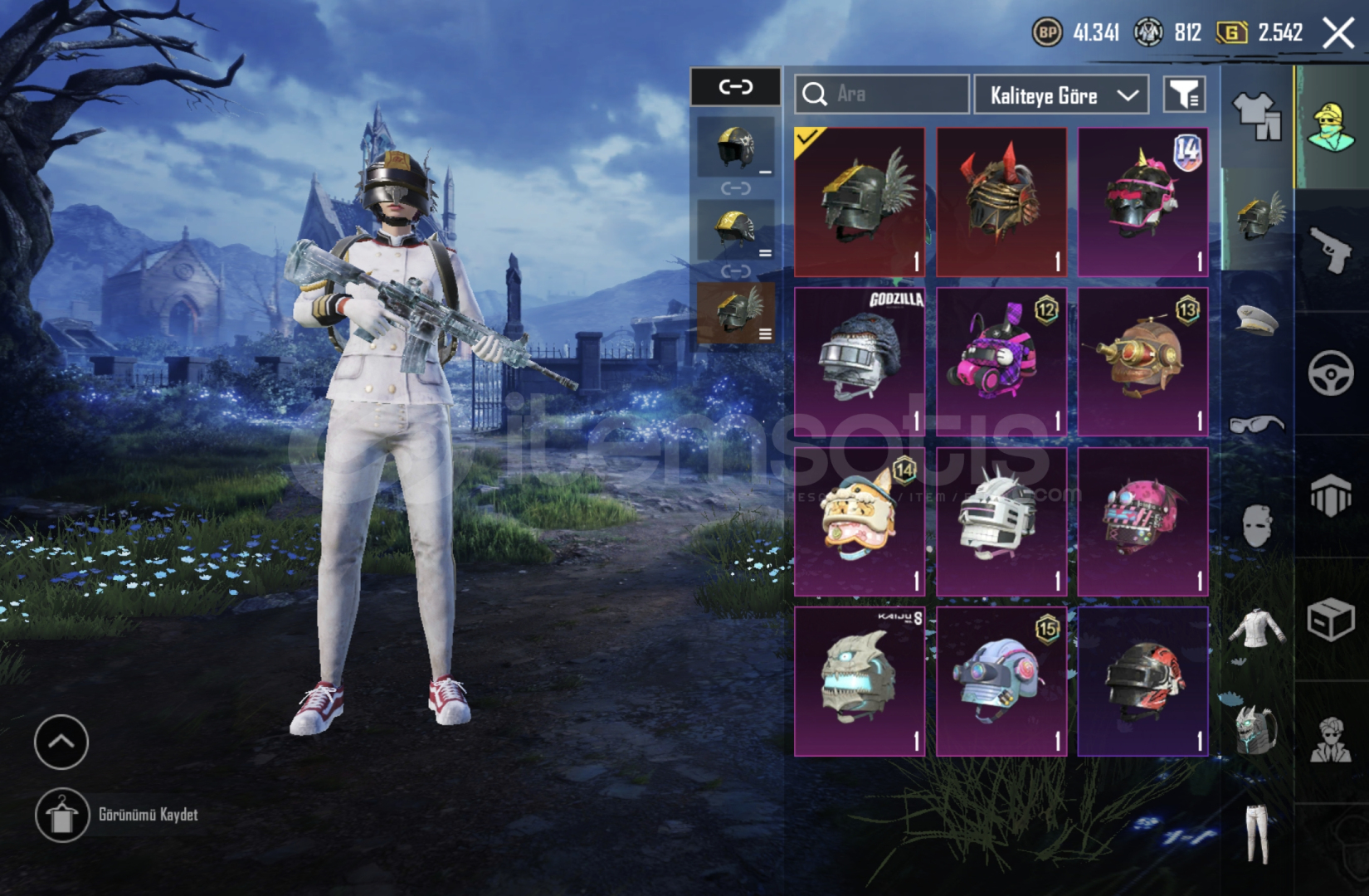Open the pistol weapon skins category

[1331, 250]
